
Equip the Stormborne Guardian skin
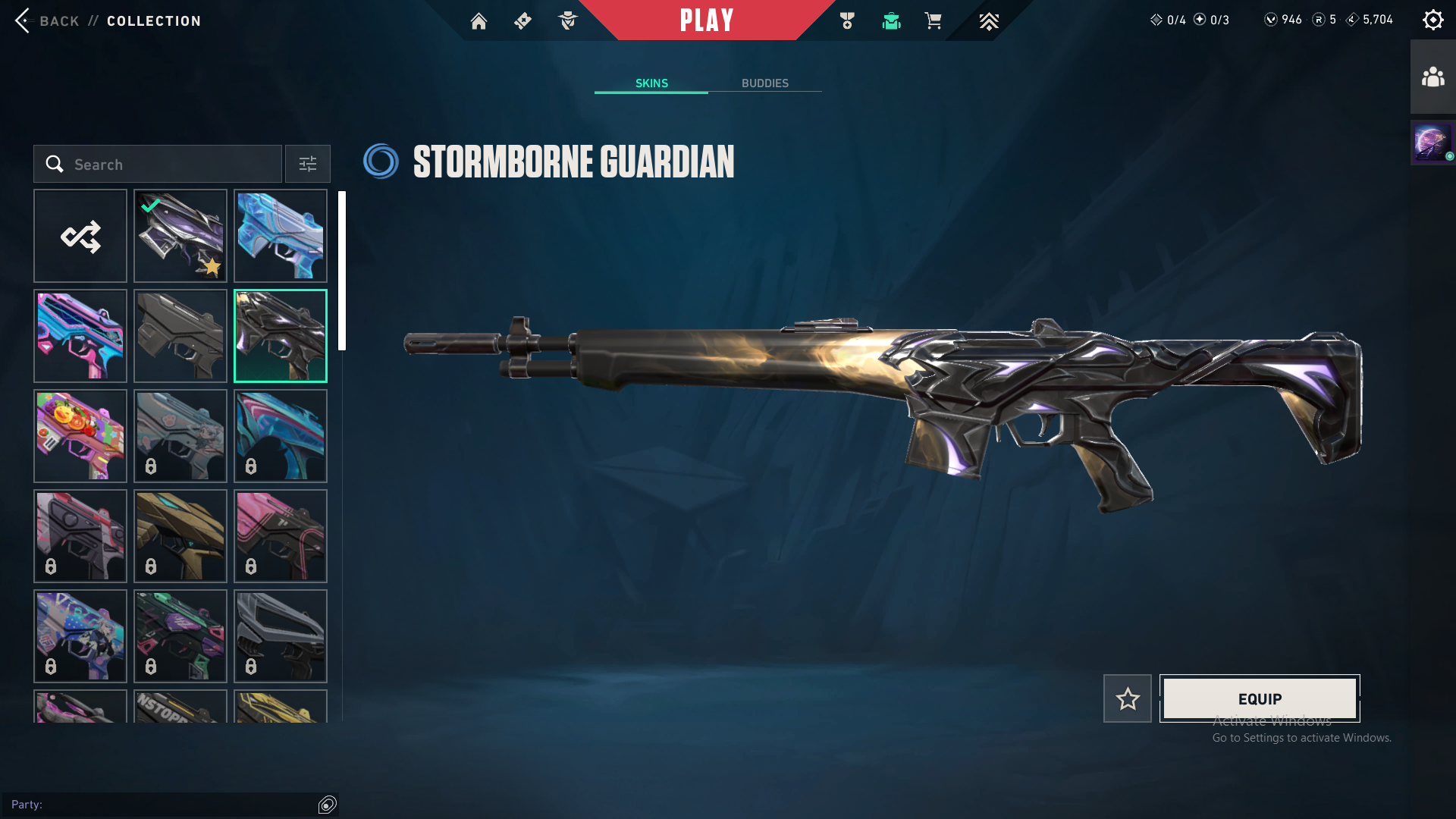tap(1260, 698)
